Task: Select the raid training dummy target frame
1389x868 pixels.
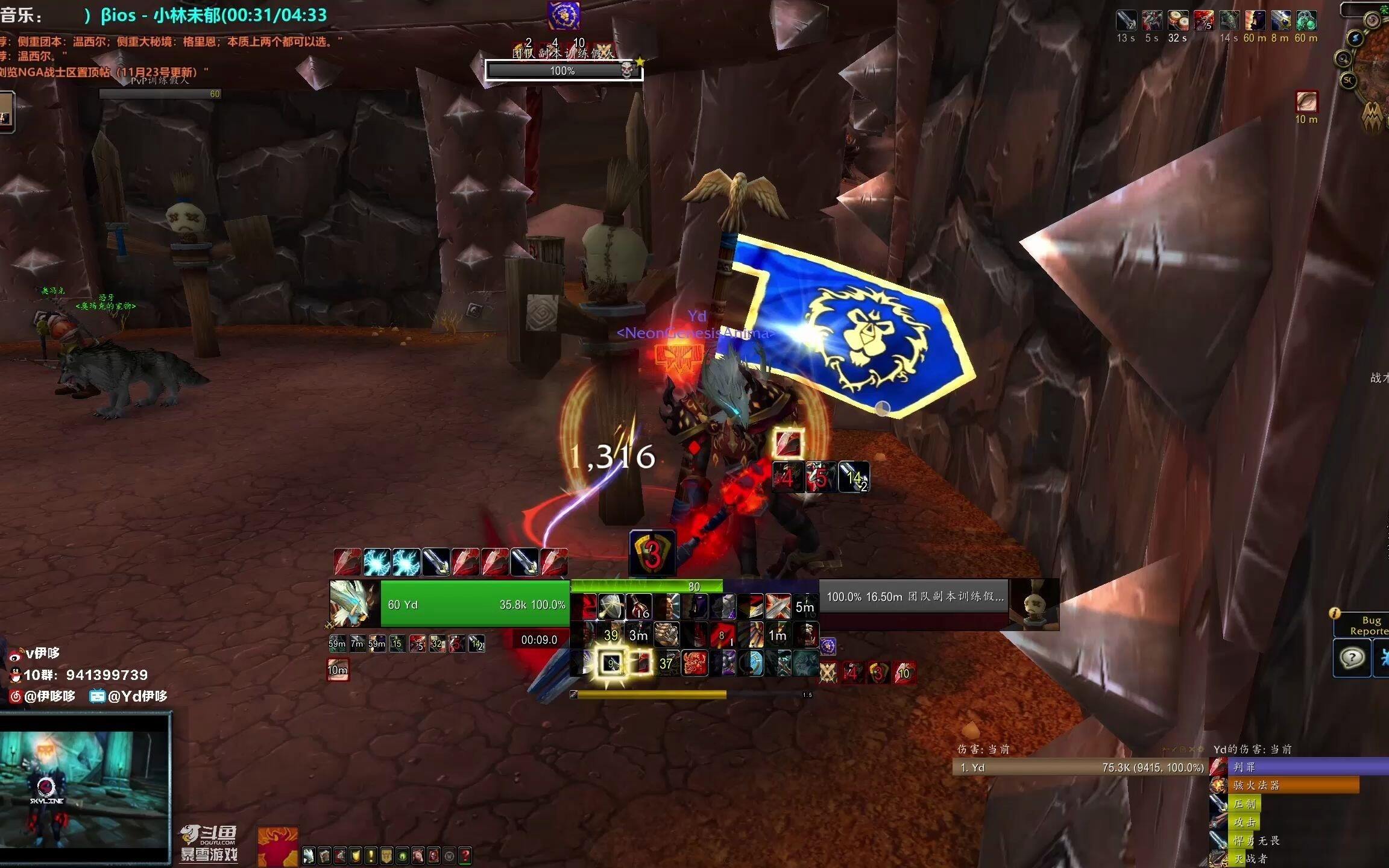Action: [x=913, y=597]
